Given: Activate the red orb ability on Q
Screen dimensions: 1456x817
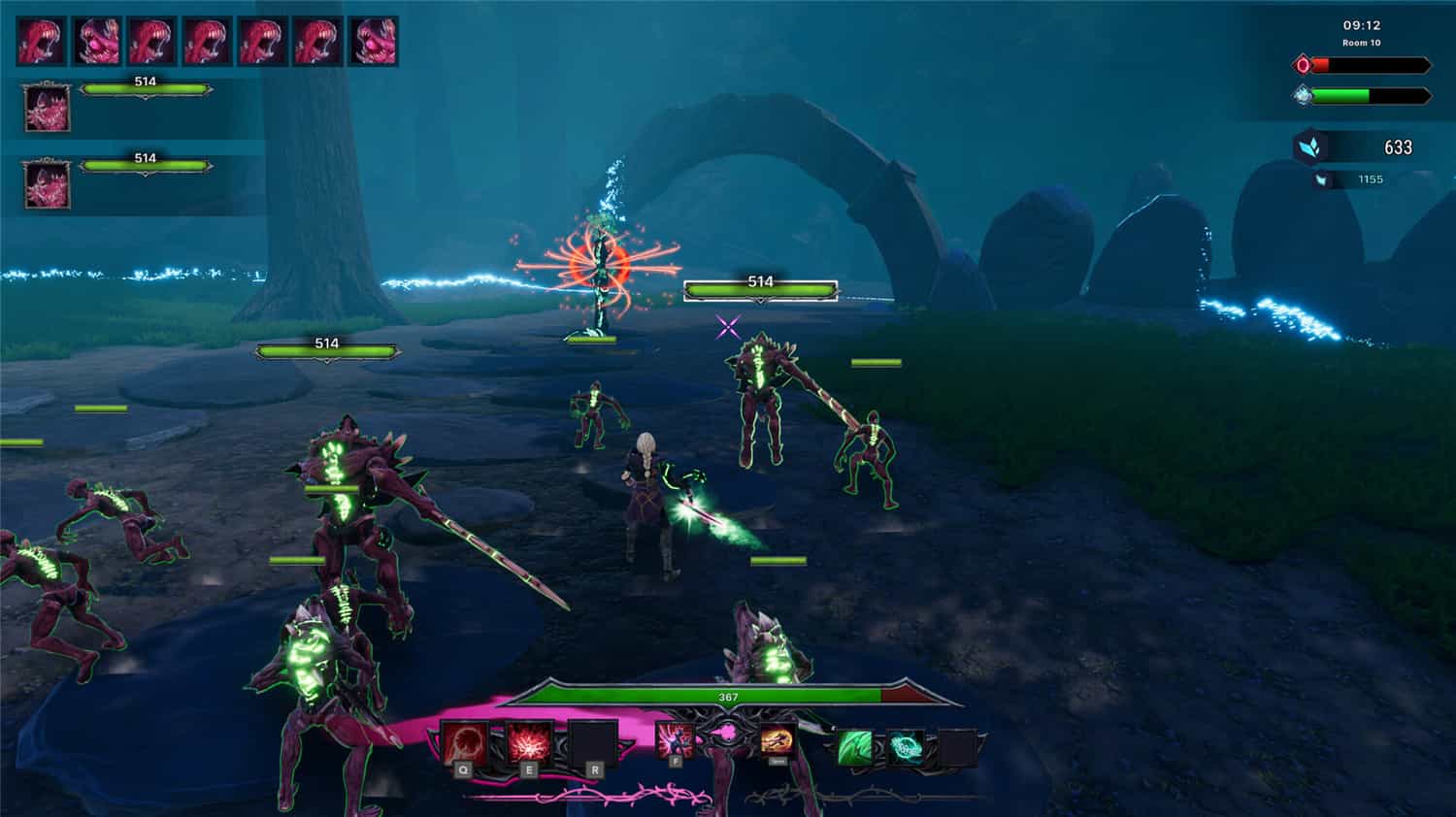Looking at the screenshot, I should point(464,744).
